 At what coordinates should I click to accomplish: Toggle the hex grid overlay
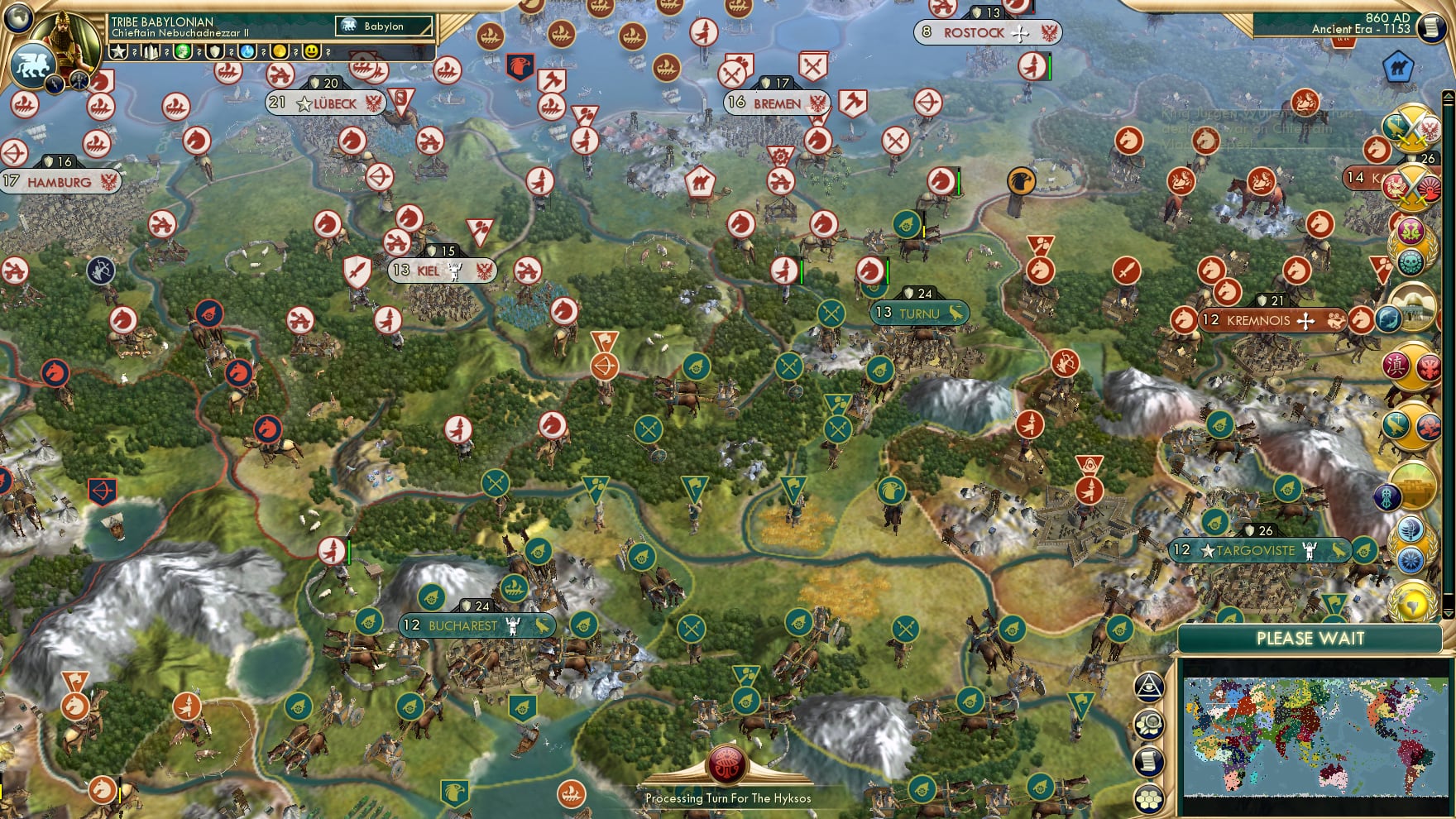tap(1150, 796)
